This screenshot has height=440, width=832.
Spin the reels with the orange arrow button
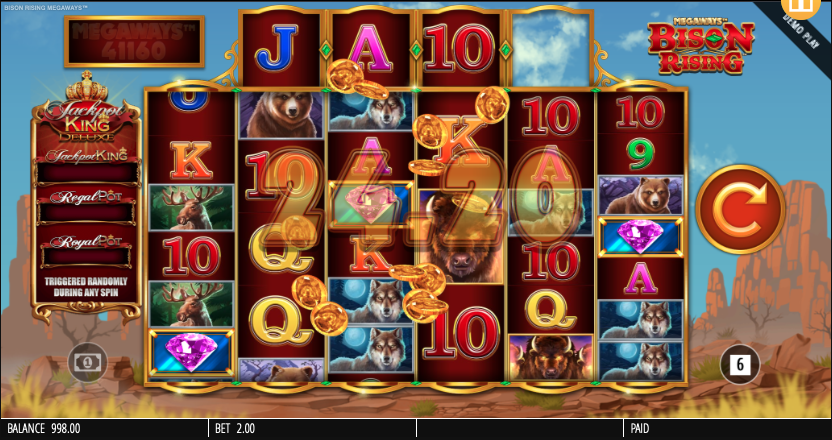coord(740,210)
